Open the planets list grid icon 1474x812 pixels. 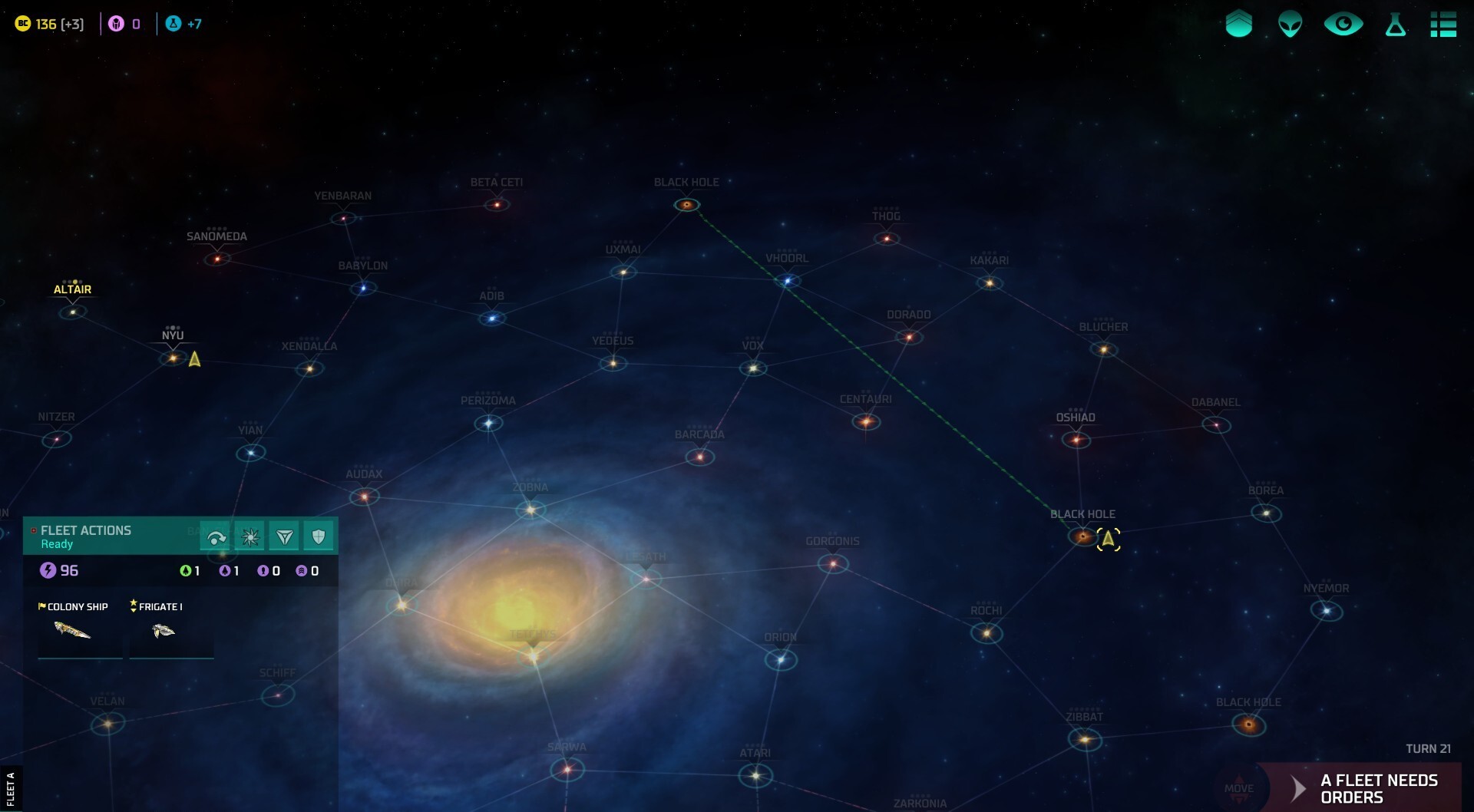(1445, 24)
